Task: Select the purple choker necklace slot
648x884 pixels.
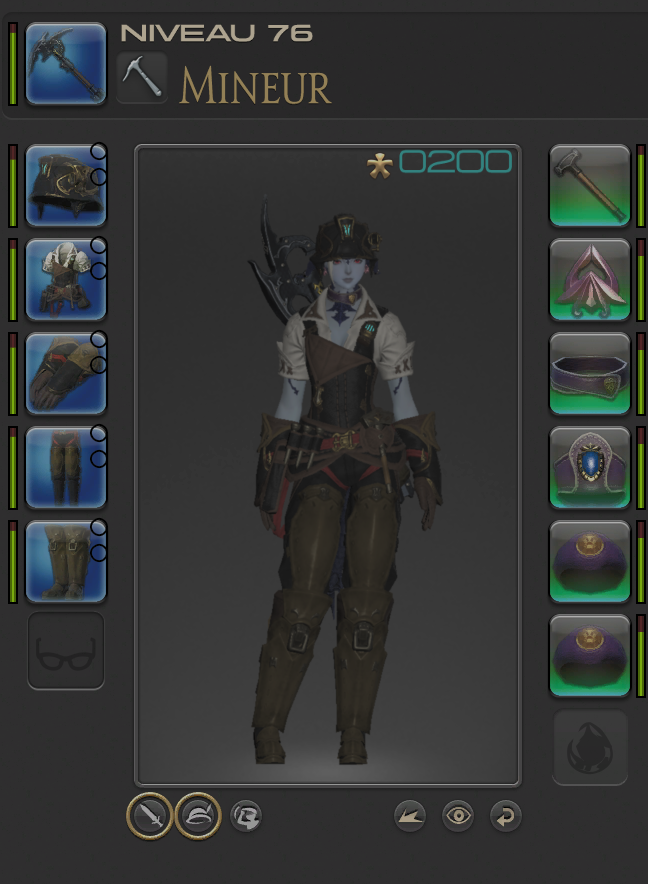Action: coord(590,373)
